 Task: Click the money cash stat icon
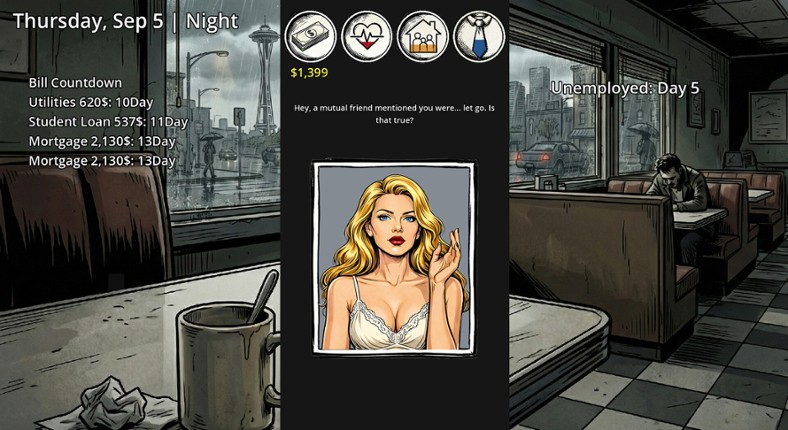pos(310,37)
